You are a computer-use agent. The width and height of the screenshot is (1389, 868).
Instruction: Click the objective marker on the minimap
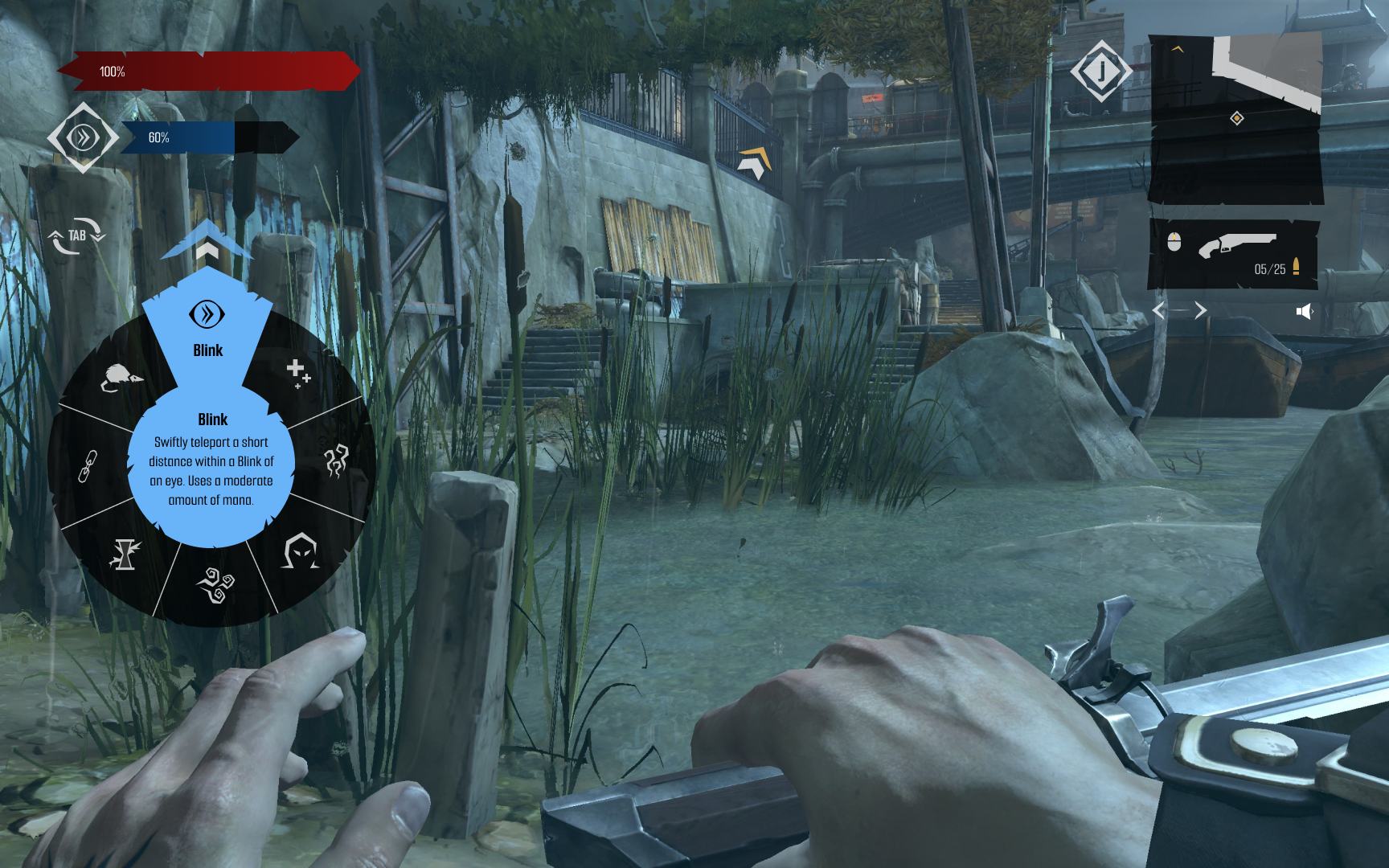[x=1237, y=119]
